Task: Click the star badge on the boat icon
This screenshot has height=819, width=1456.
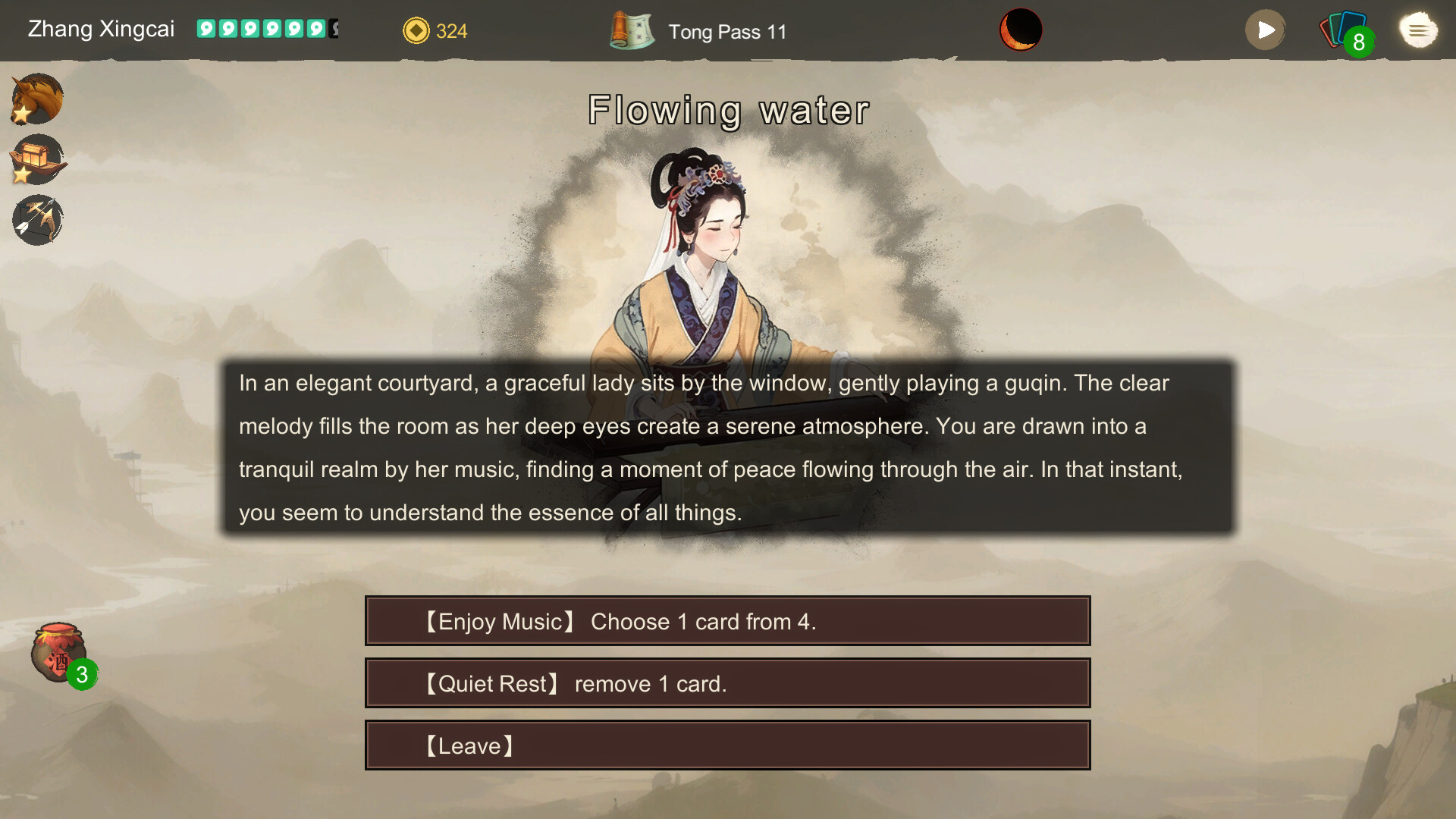Action: (x=23, y=174)
